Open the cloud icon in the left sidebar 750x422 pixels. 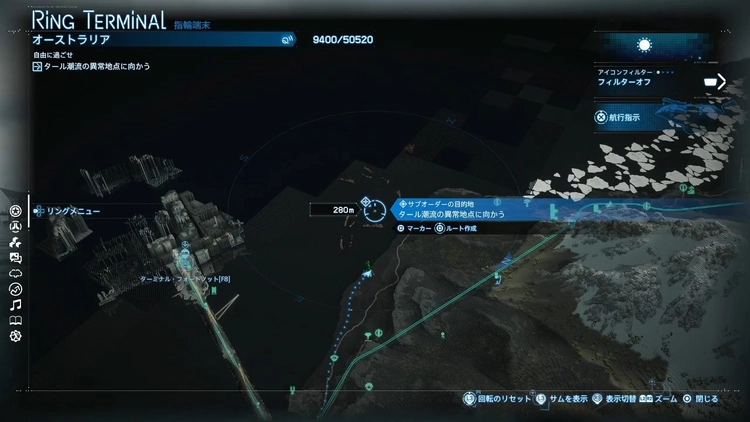15,273
